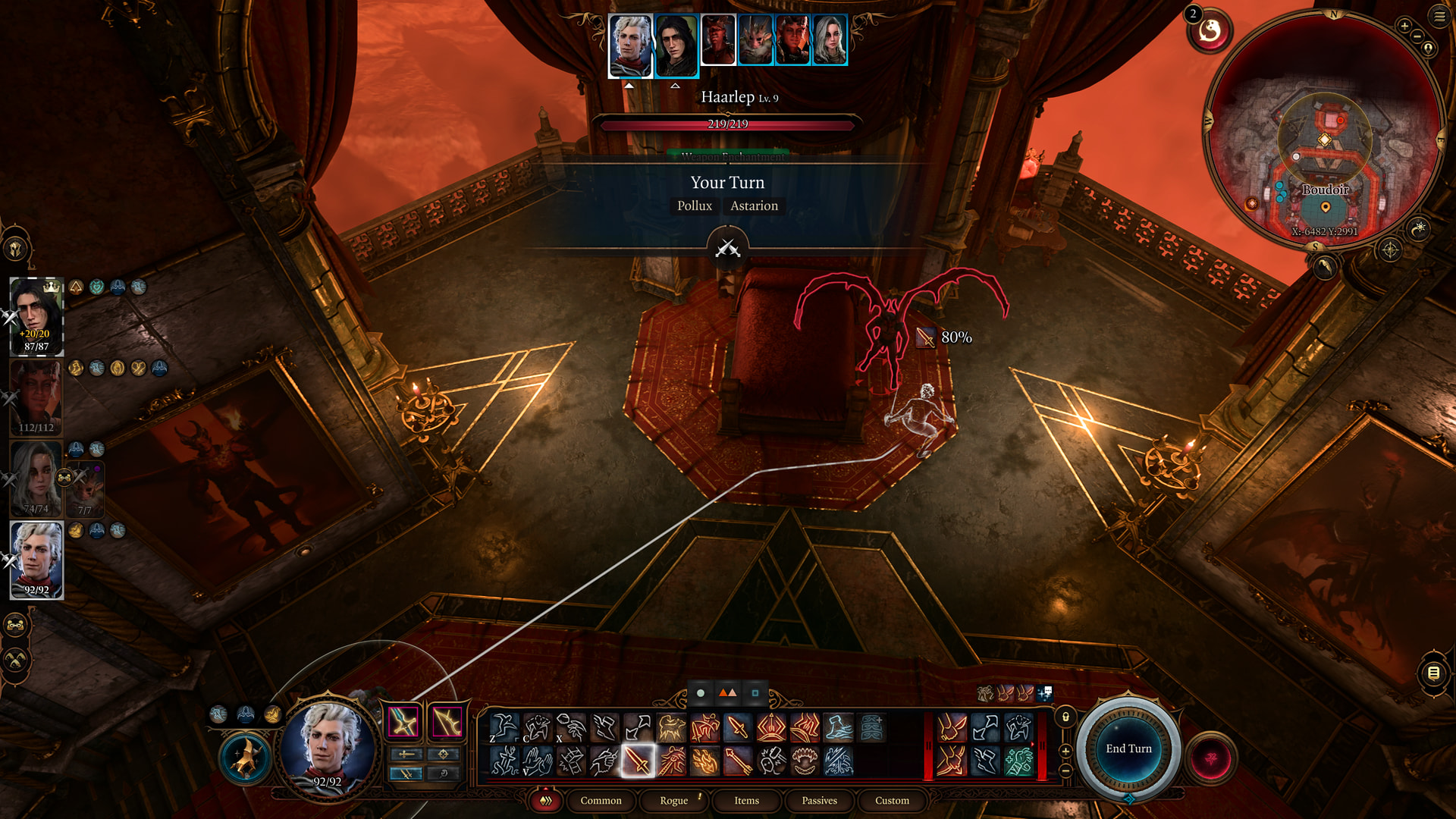Zoom out the minimap with minus button
The width and height of the screenshot is (1456, 819).
[1417, 36]
